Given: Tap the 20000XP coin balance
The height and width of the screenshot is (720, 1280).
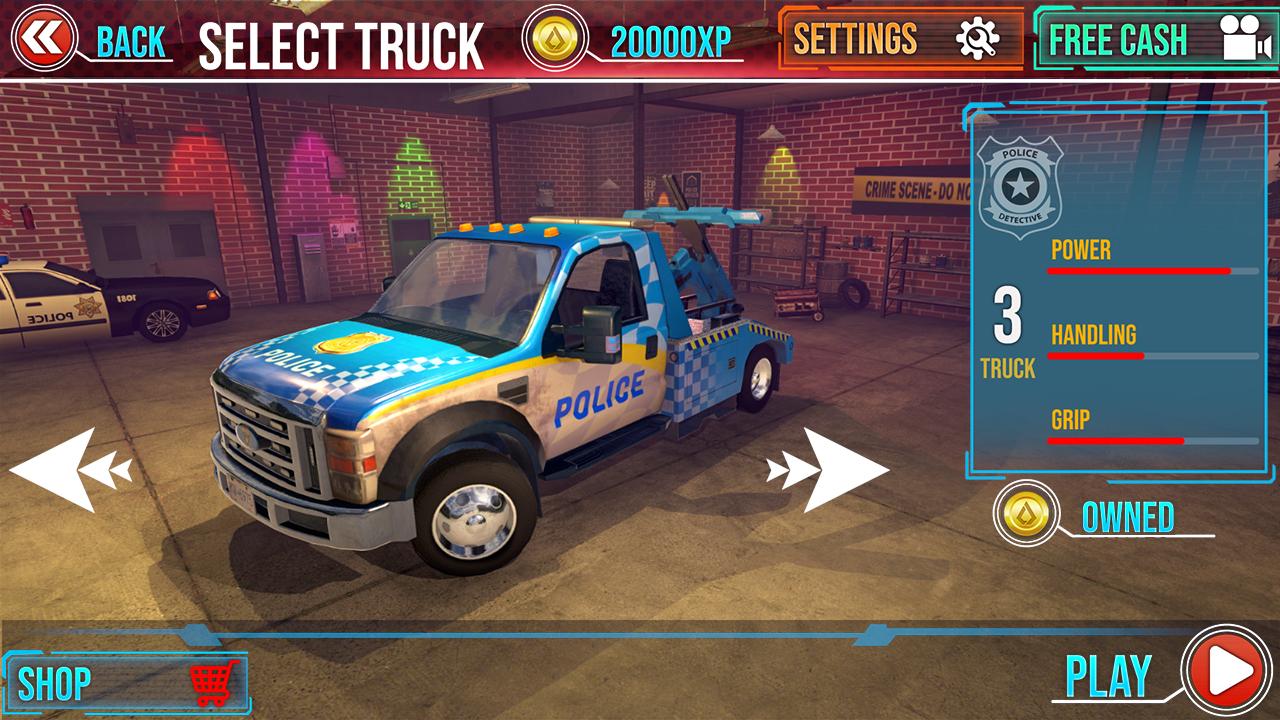Looking at the screenshot, I should point(634,40).
